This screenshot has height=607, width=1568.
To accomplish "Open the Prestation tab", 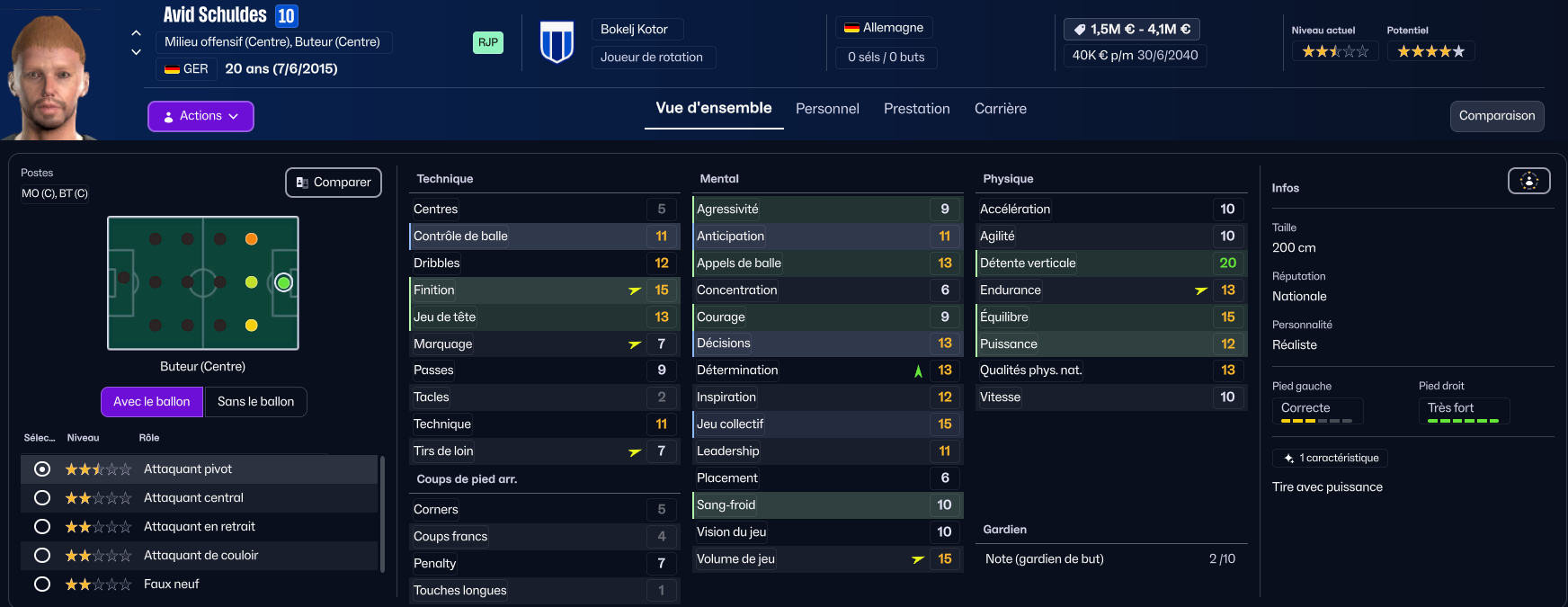I will point(916,109).
